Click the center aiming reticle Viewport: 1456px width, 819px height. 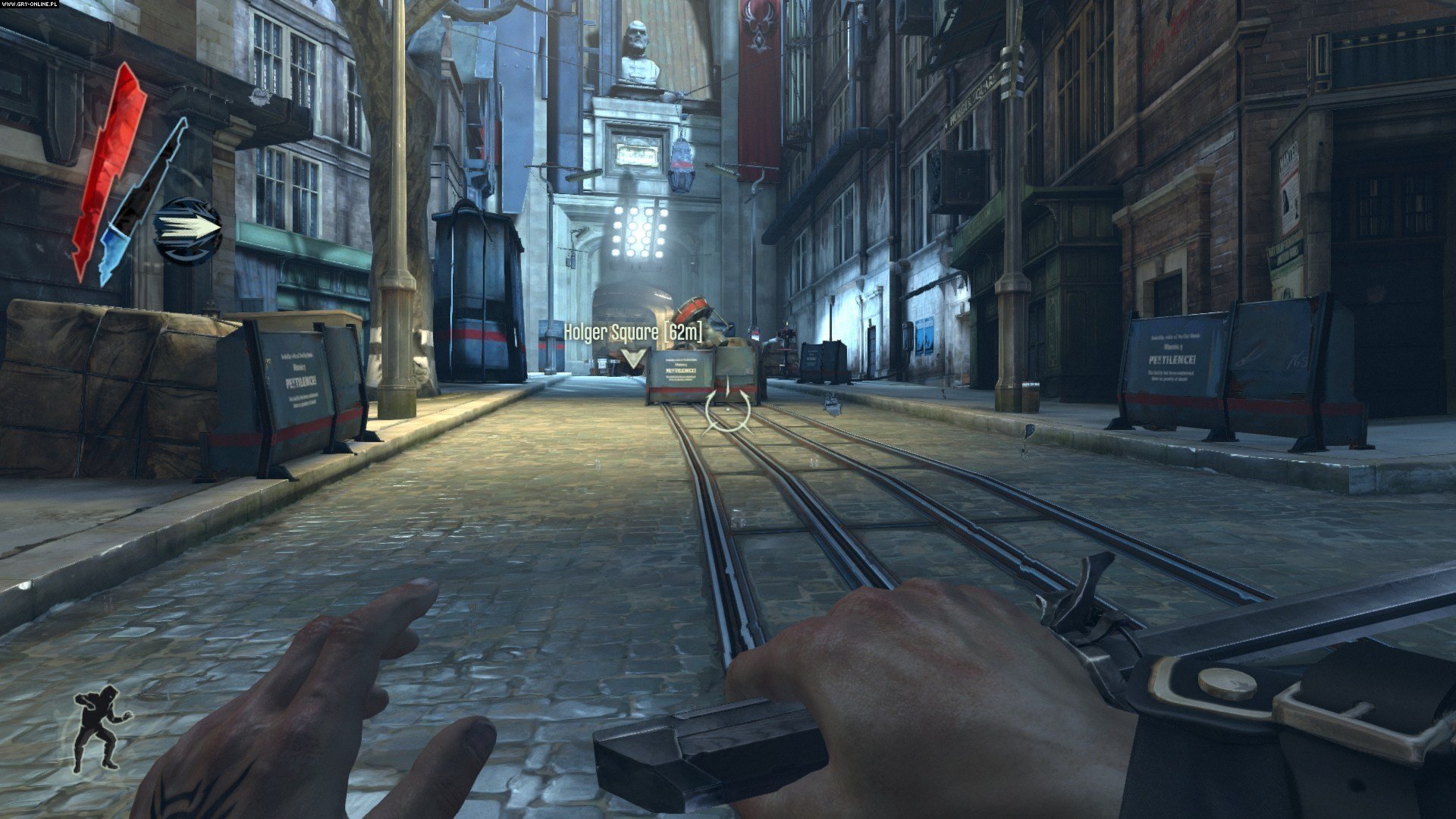(726, 412)
